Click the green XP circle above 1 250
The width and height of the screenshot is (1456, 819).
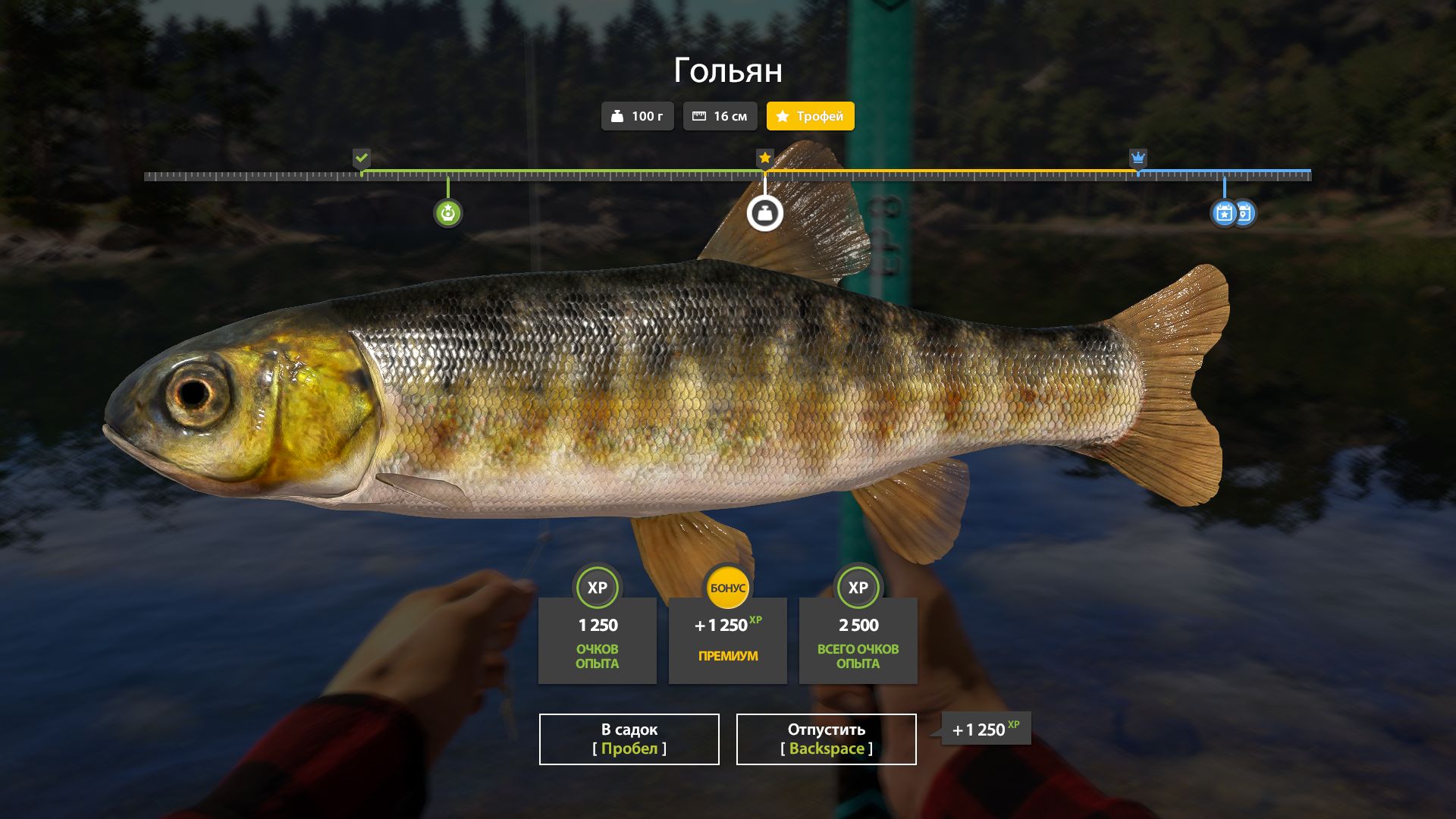(597, 588)
